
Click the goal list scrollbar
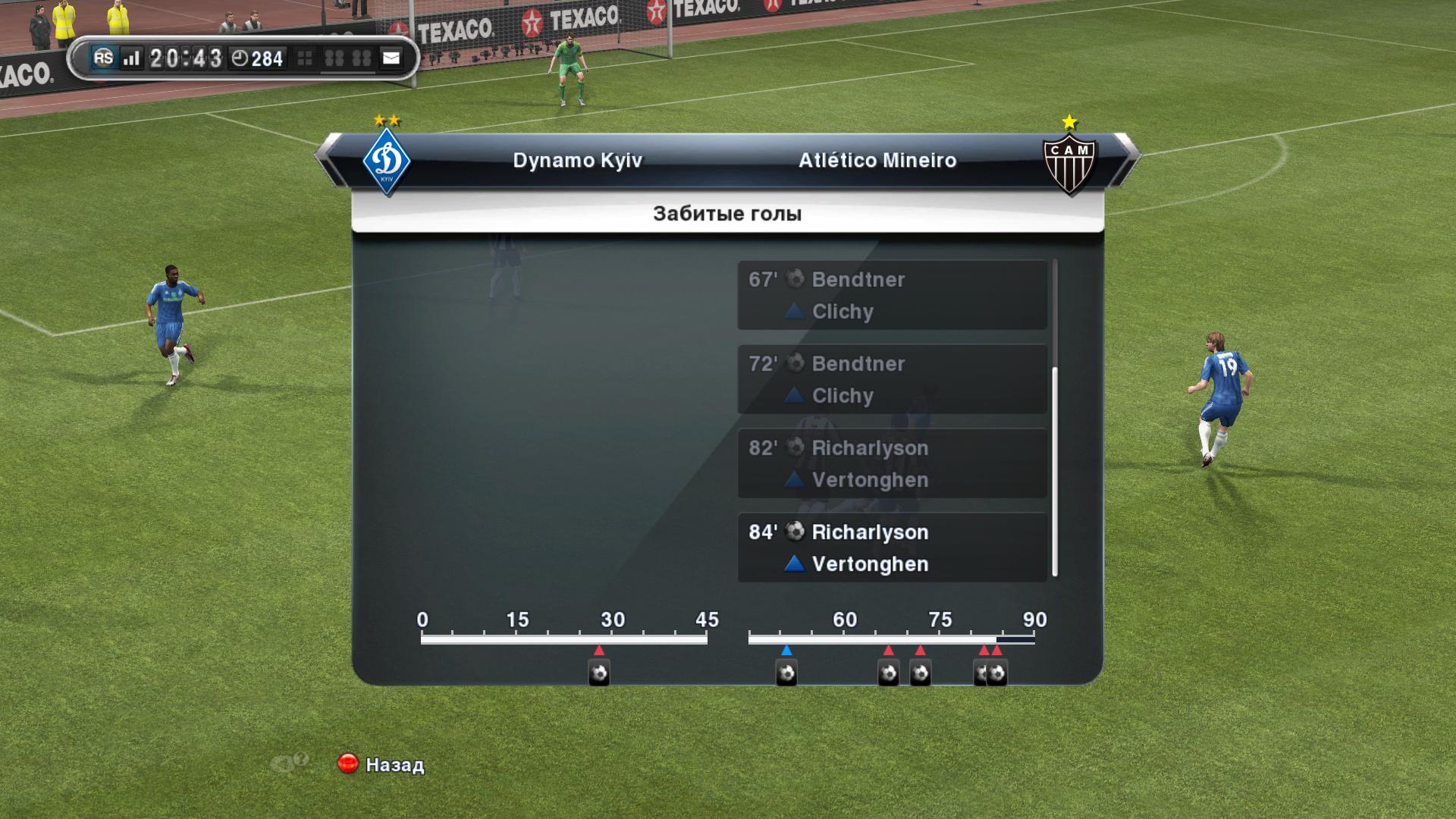tap(1055, 470)
